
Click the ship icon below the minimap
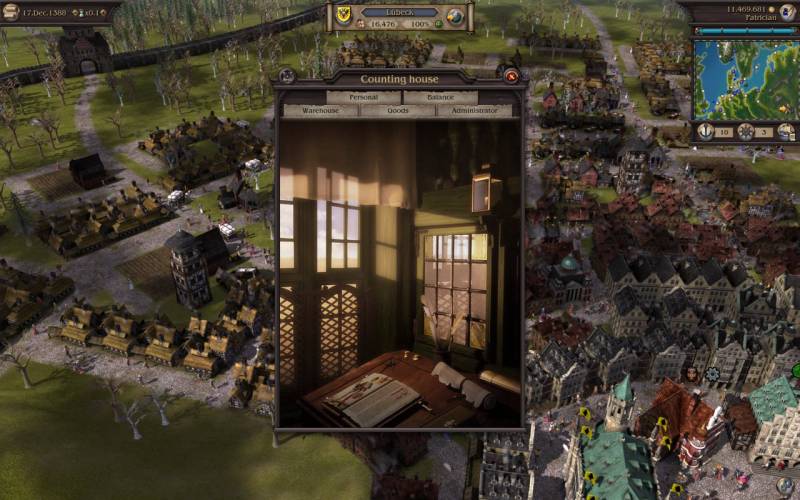click(x=786, y=131)
